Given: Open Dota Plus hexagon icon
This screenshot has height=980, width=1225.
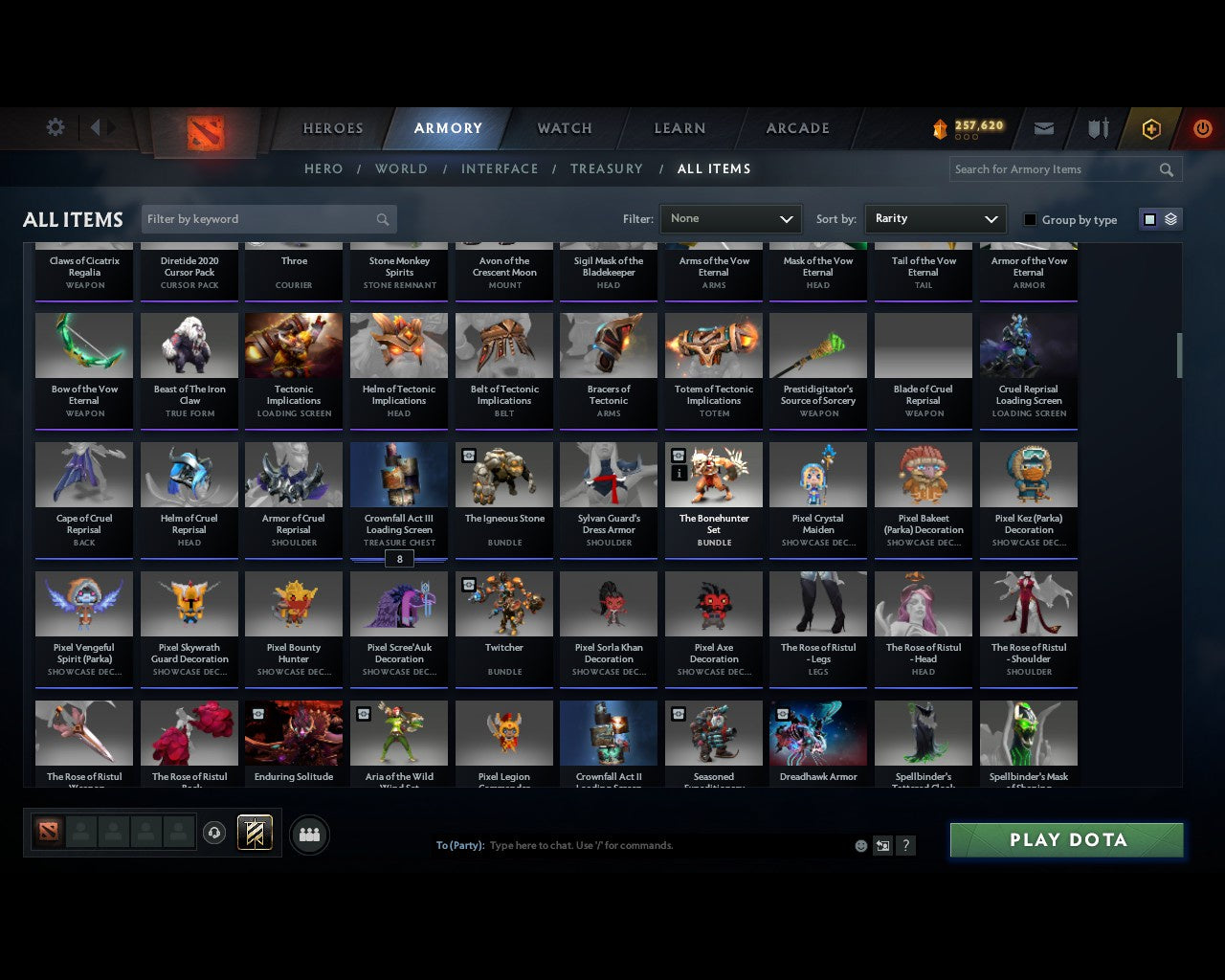Looking at the screenshot, I should coord(1150,127).
